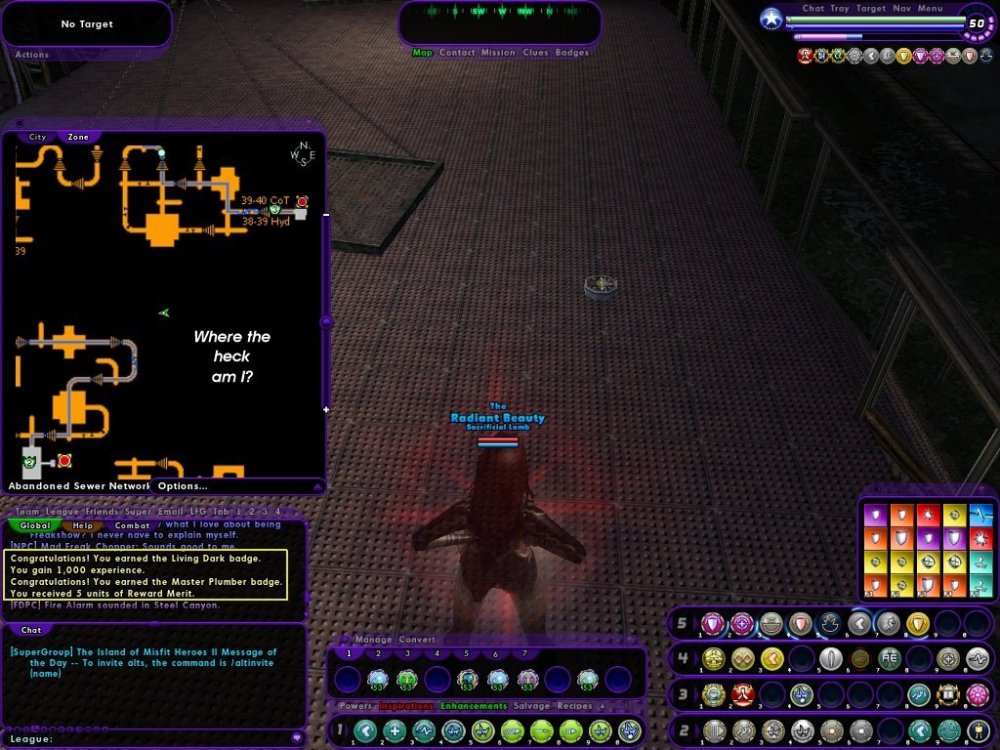The image size is (1000, 750).
Task: Switch to the Help chat tab
Action: [82, 525]
